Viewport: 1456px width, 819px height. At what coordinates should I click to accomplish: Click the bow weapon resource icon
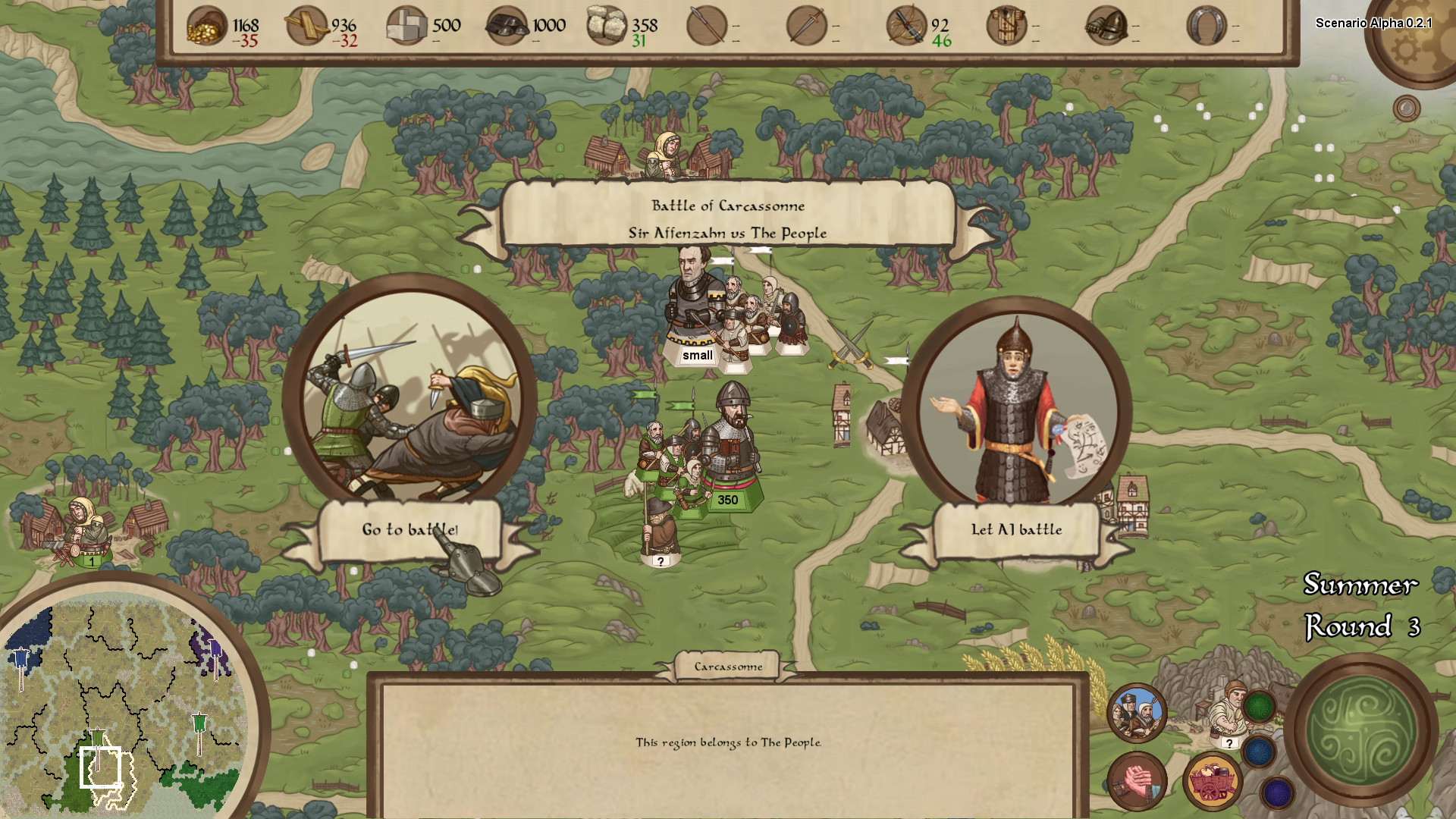[906, 27]
